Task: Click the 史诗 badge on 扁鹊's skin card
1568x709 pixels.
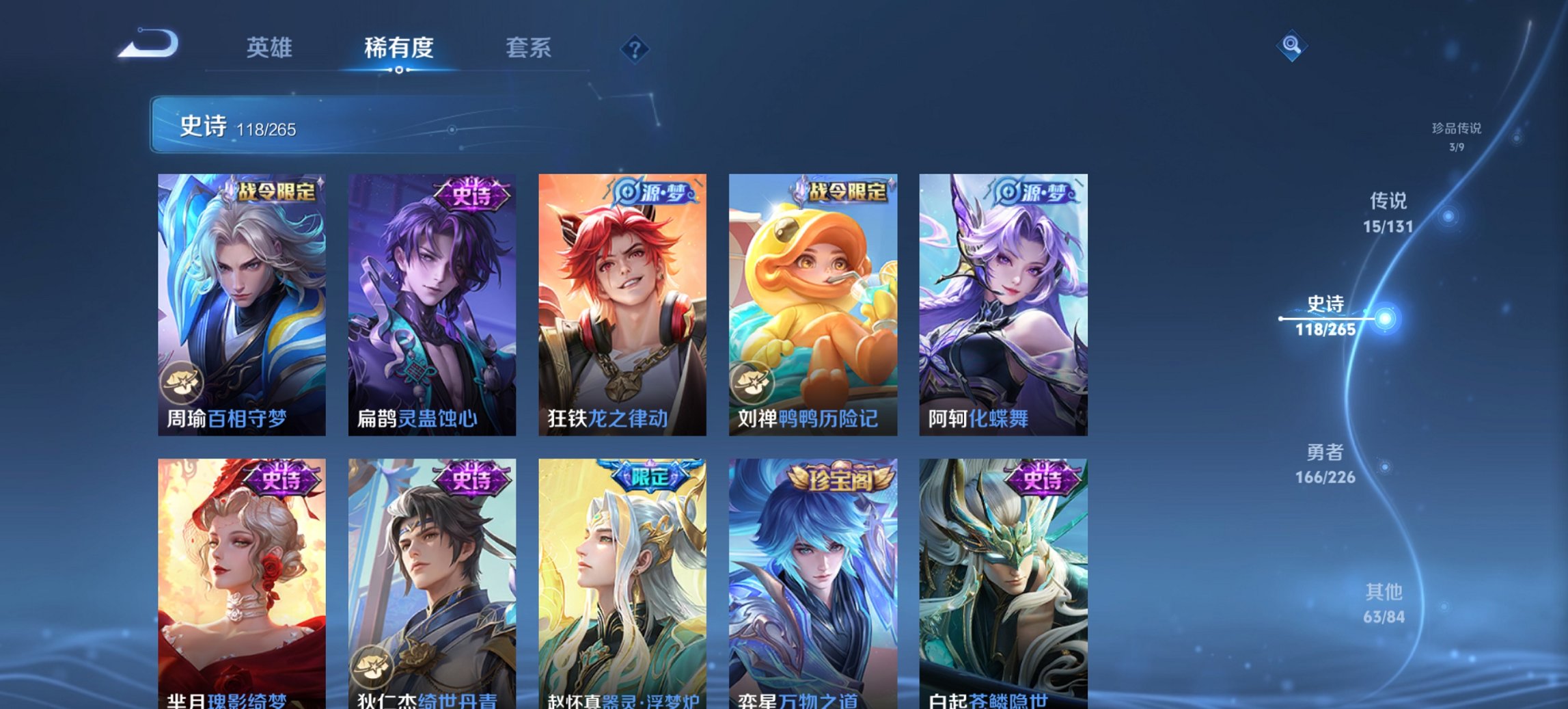Action: [471, 196]
